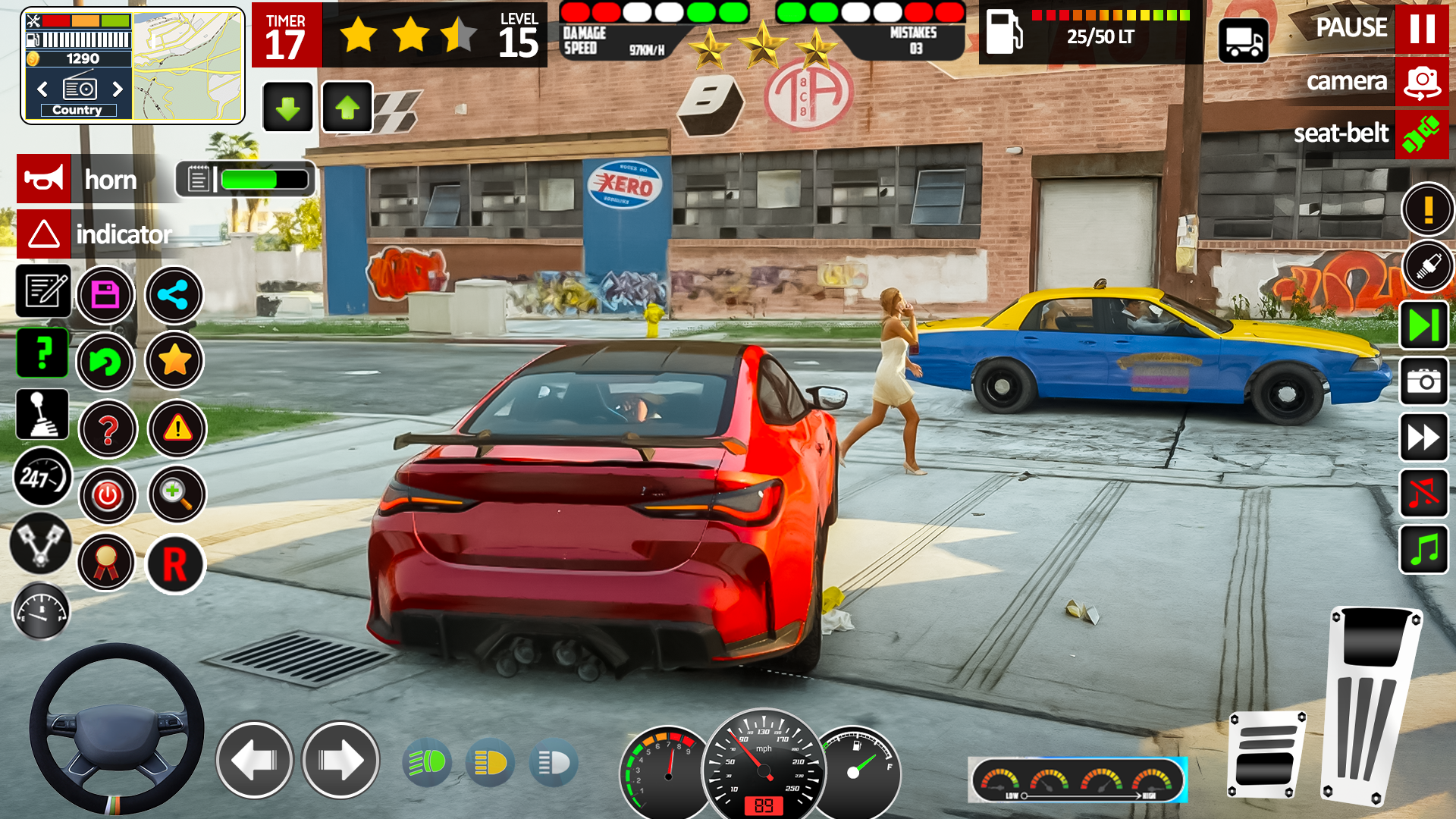Shift gear down with green arrow

tap(288, 108)
